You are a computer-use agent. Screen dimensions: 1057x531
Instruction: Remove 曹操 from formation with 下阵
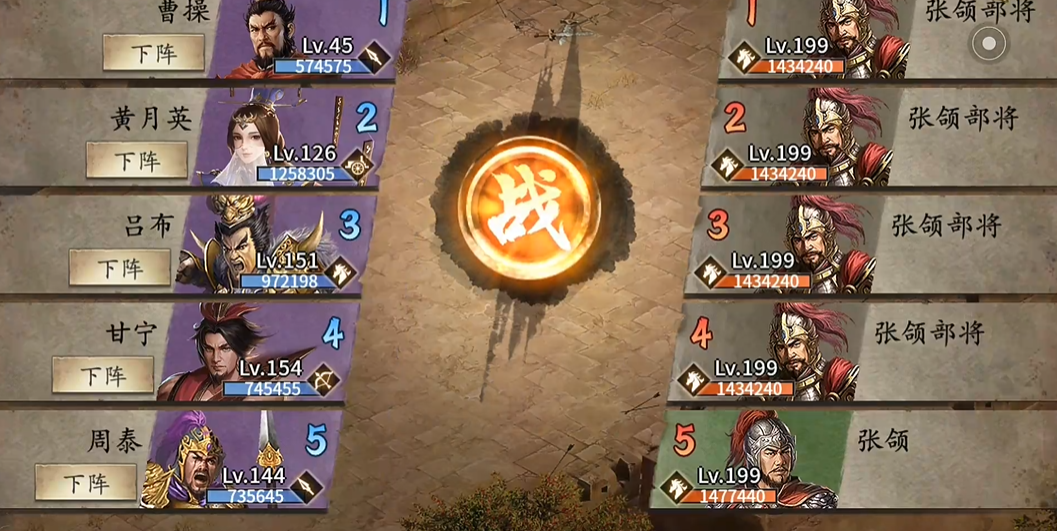[153, 52]
